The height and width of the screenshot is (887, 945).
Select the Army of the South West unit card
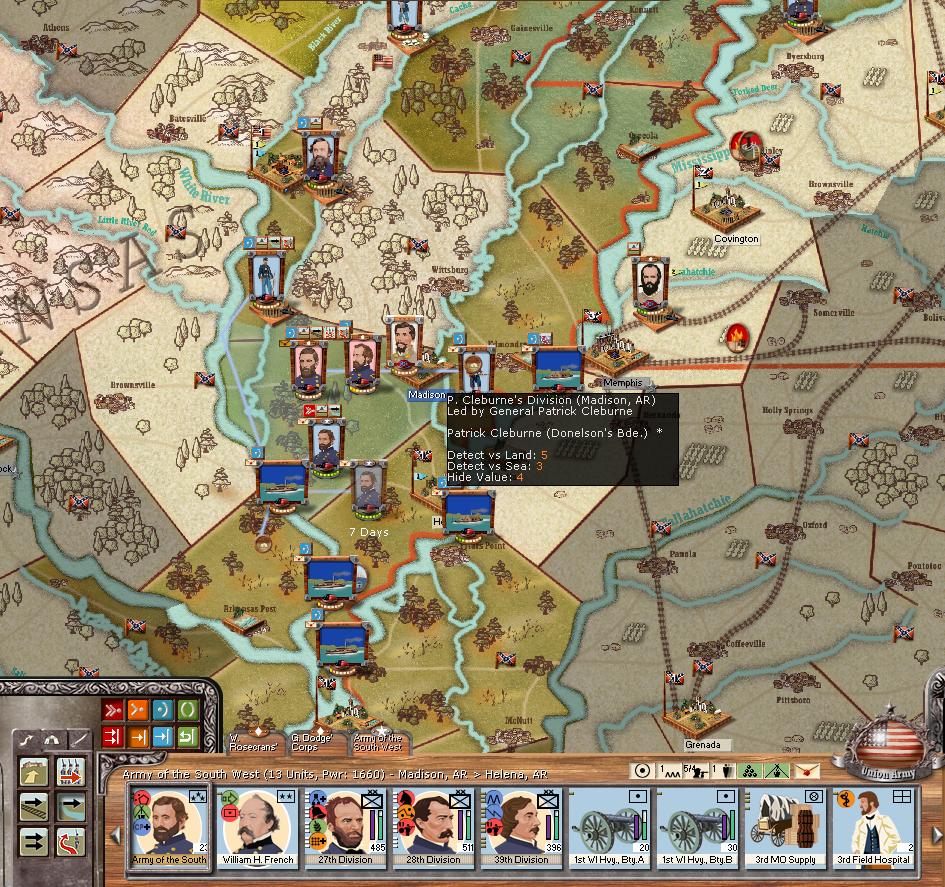point(168,827)
